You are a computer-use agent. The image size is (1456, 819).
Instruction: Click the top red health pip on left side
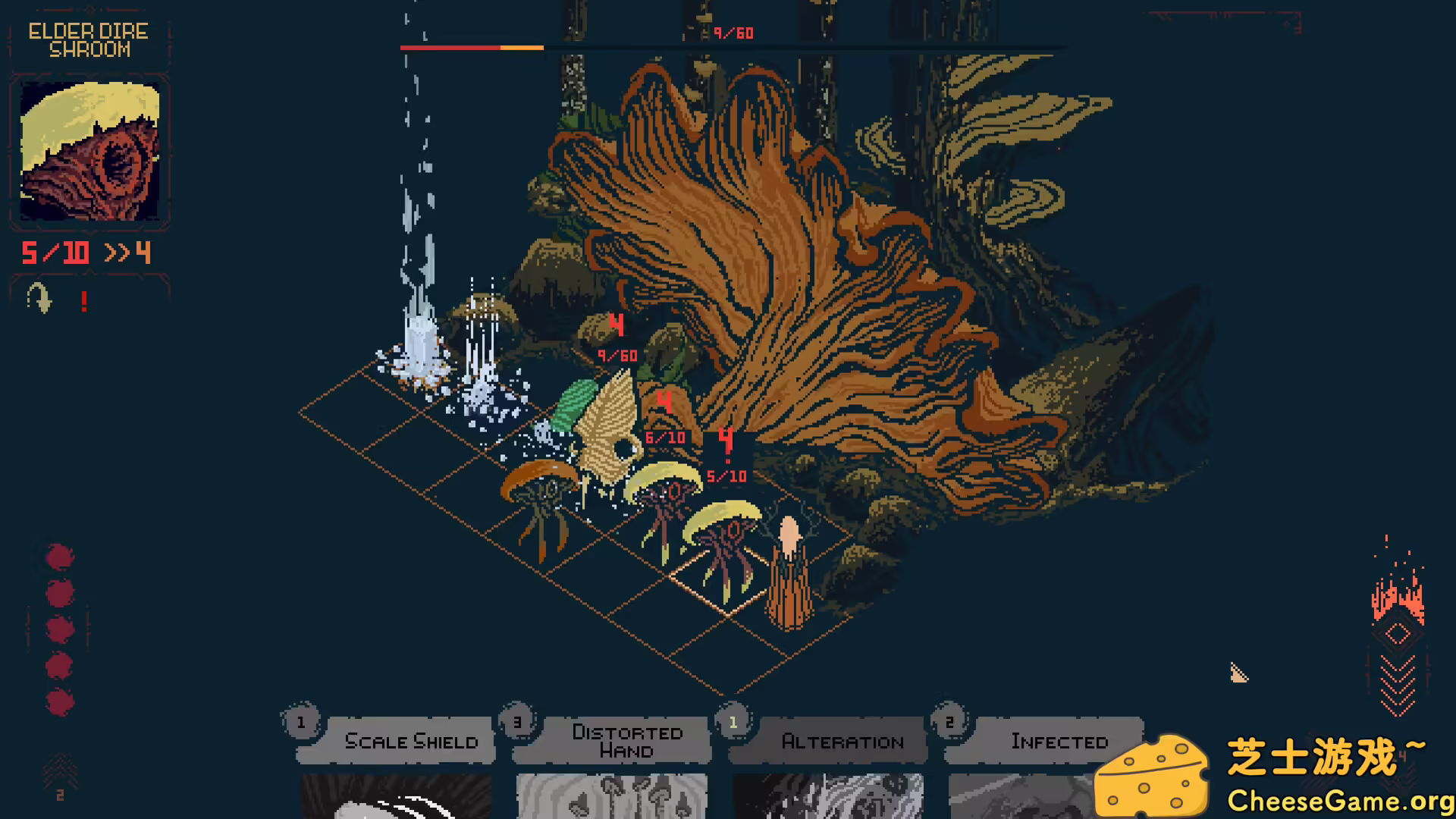pyautogui.click(x=59, y=556)
